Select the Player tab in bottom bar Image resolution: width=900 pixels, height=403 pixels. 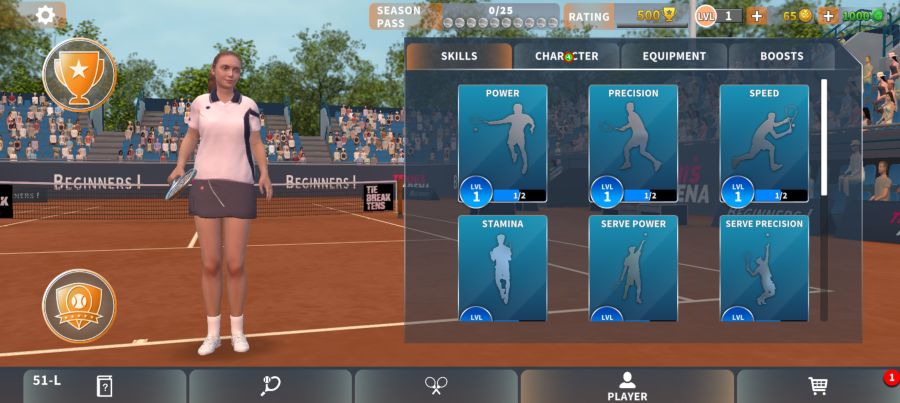(627, 386)
